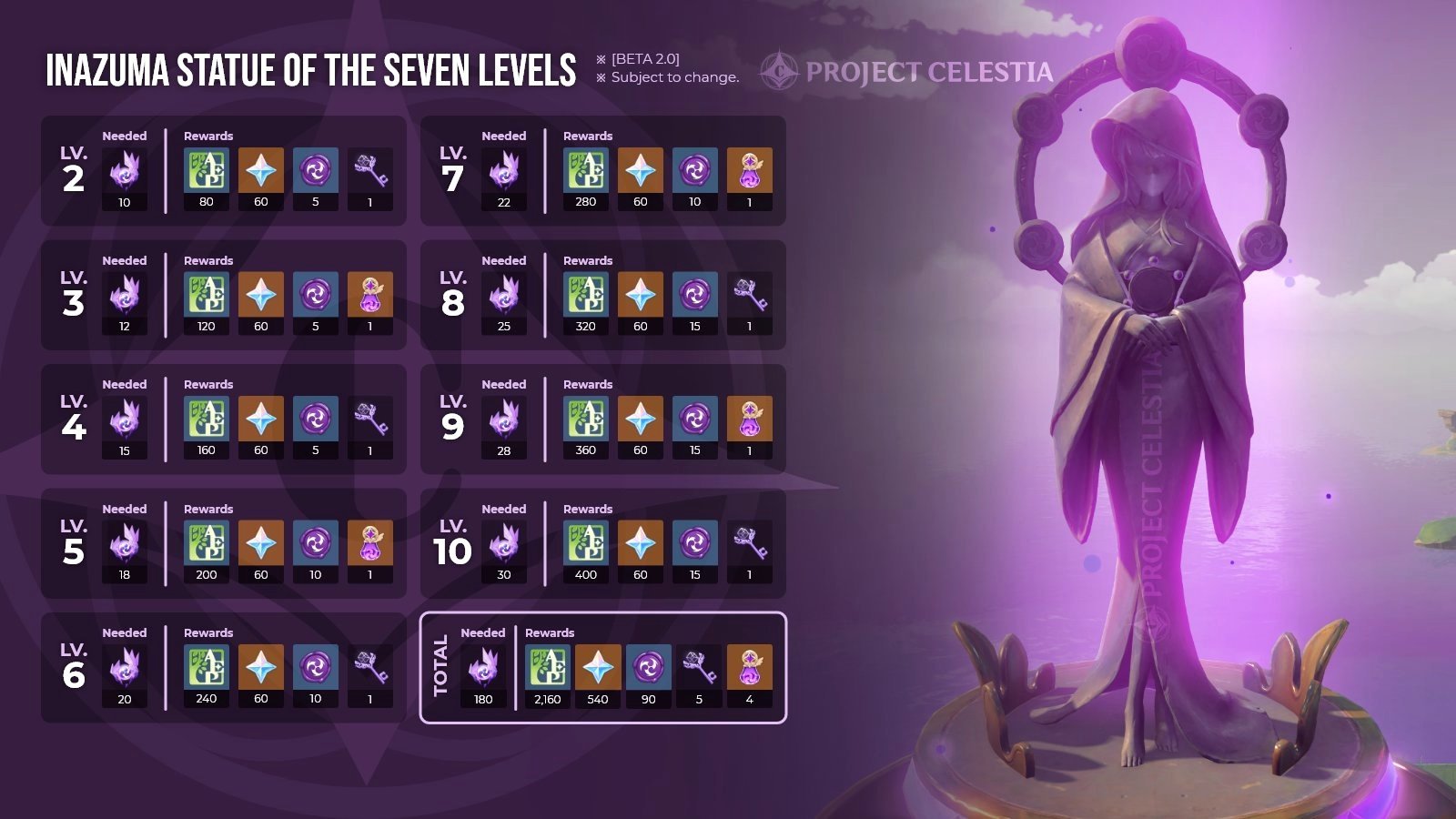Open the Project Celestia logo
This screenshot has width=1456, height=819.
(x=907, y=72)
